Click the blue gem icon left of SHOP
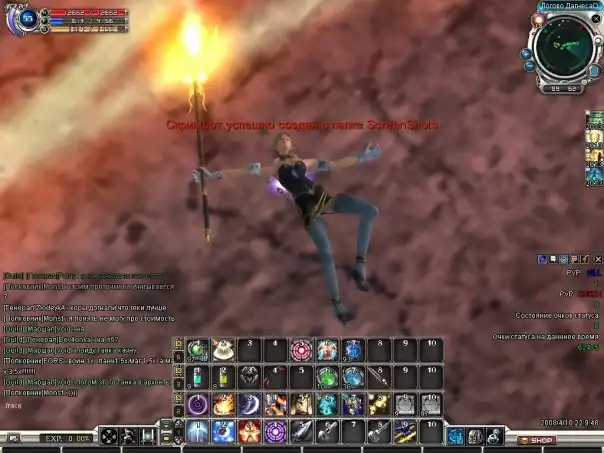Image resolution: width=604 pixels, height=453 pixels. tap(455, 436)
